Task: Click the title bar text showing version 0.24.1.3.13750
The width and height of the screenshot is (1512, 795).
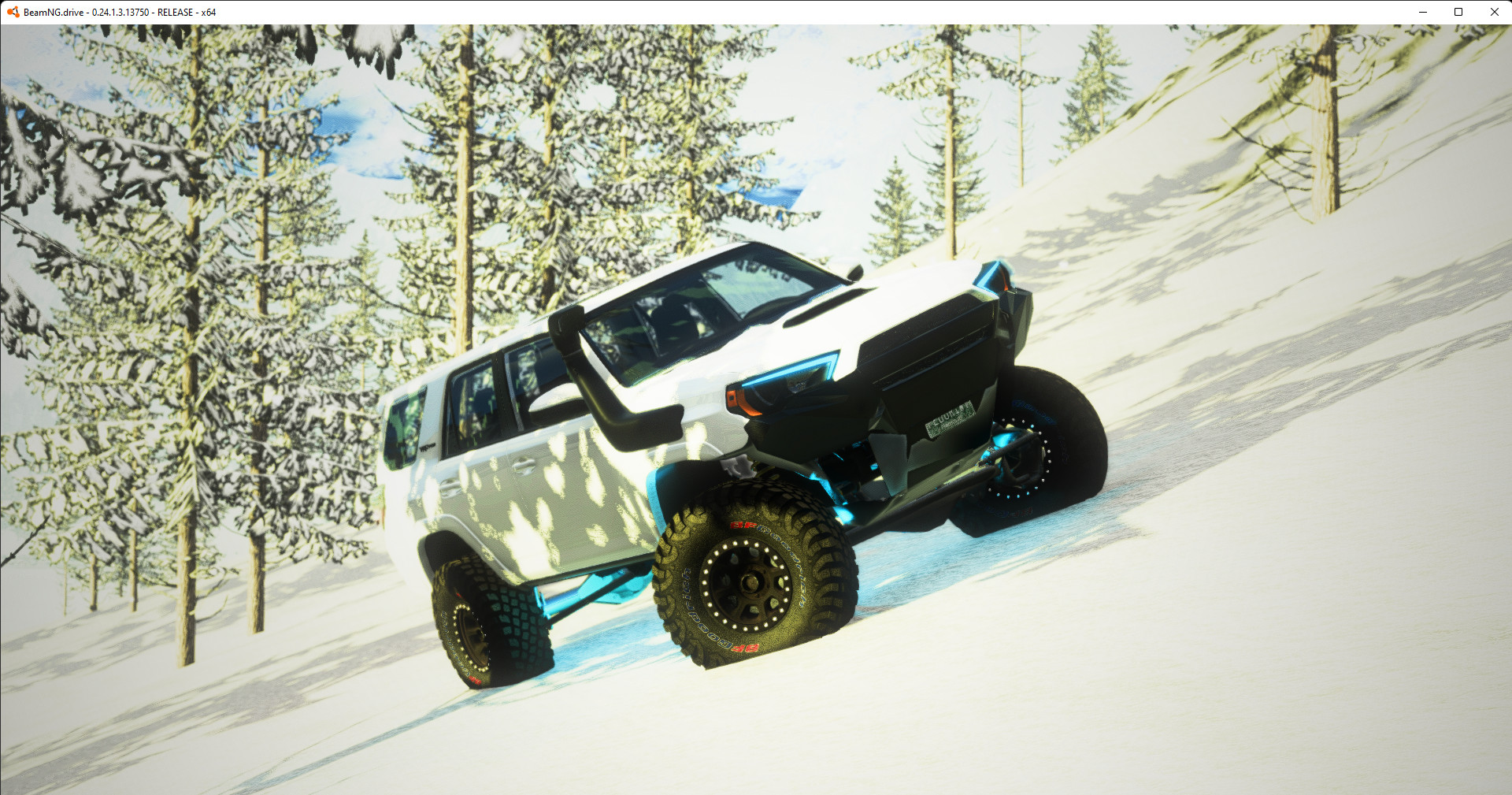Action: [118, 12]
